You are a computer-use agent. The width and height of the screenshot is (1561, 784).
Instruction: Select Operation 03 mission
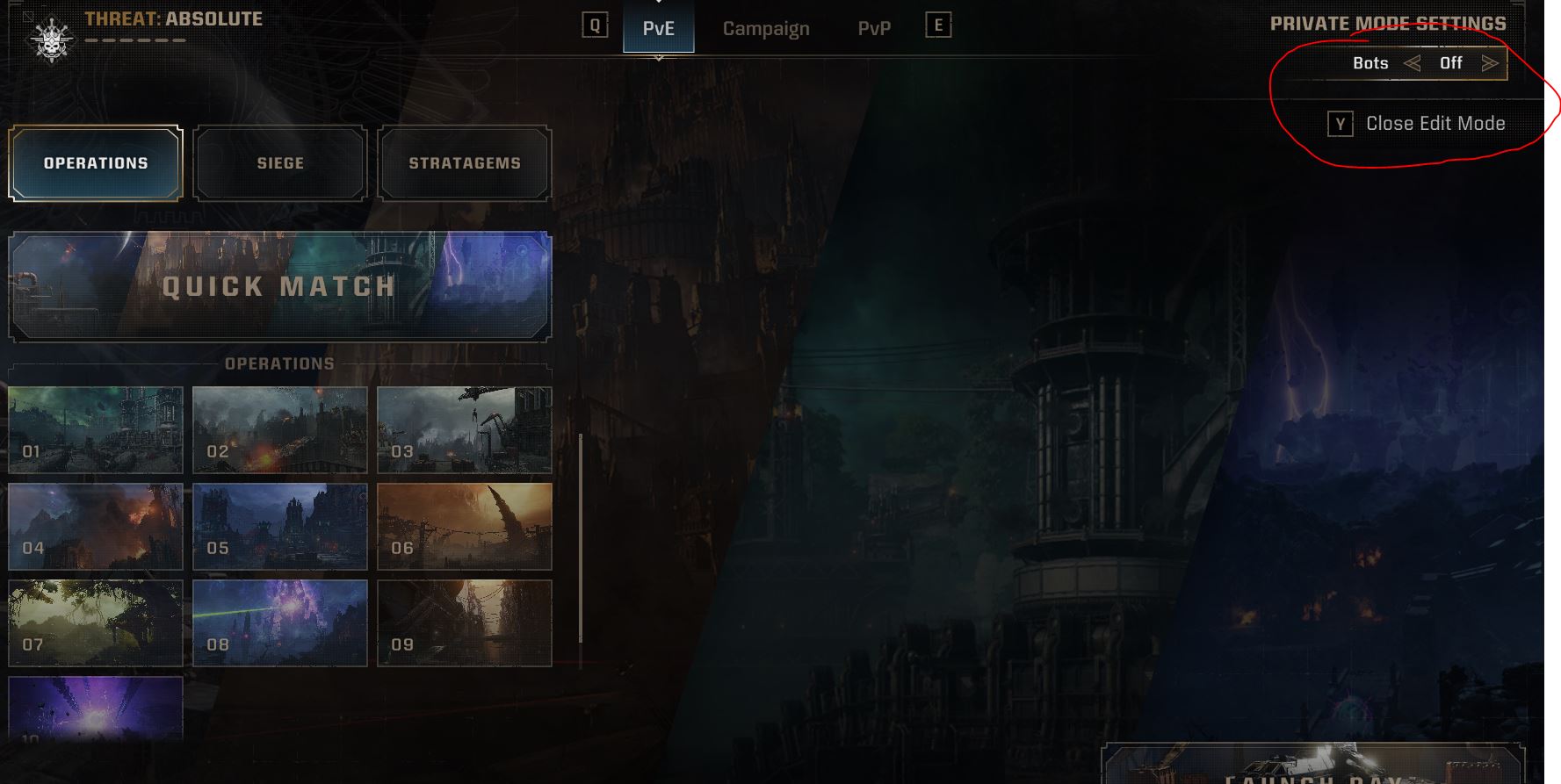(x=464, y=428)
